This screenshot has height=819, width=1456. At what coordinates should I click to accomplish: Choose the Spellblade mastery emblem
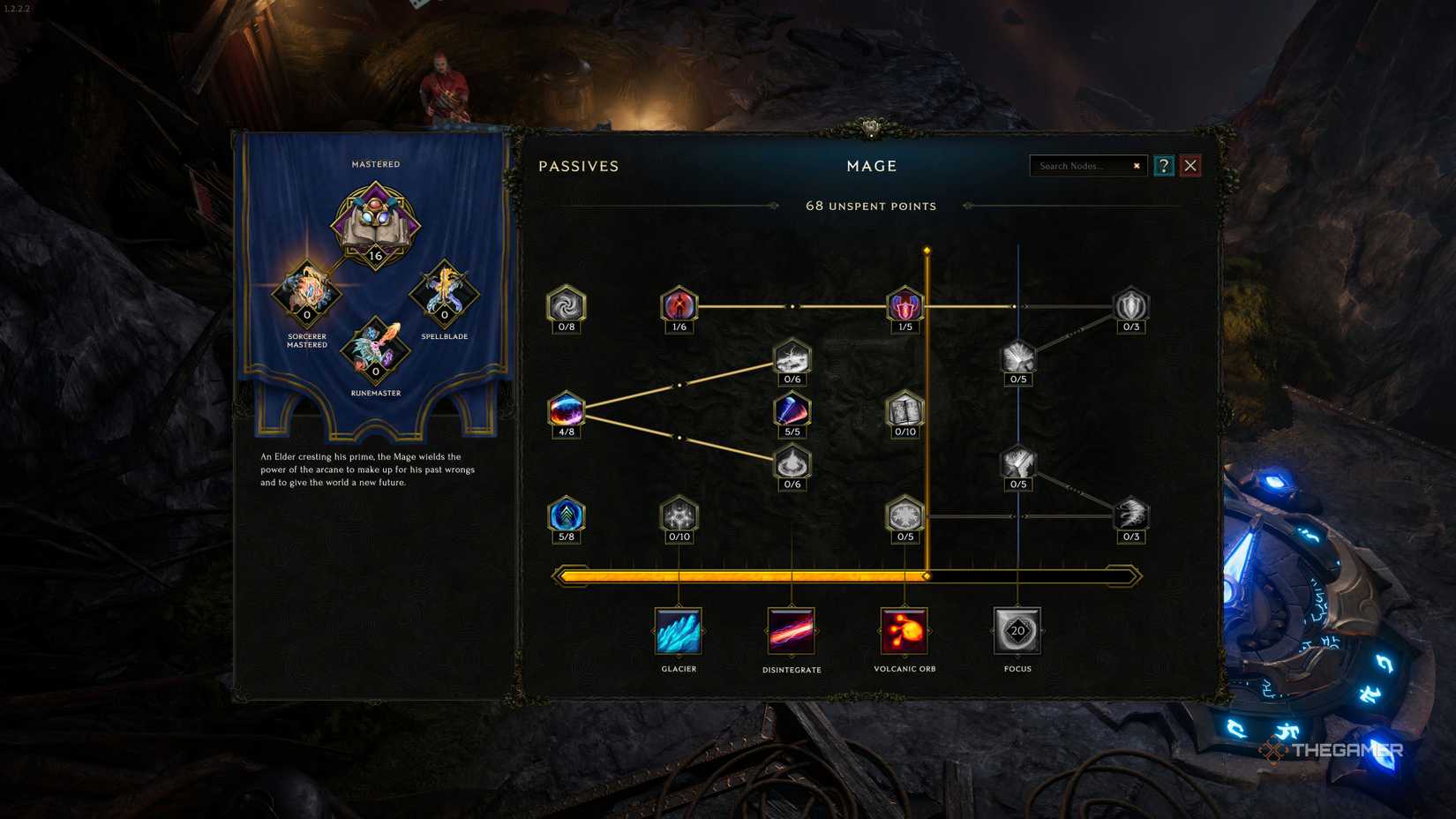[443, 291]
